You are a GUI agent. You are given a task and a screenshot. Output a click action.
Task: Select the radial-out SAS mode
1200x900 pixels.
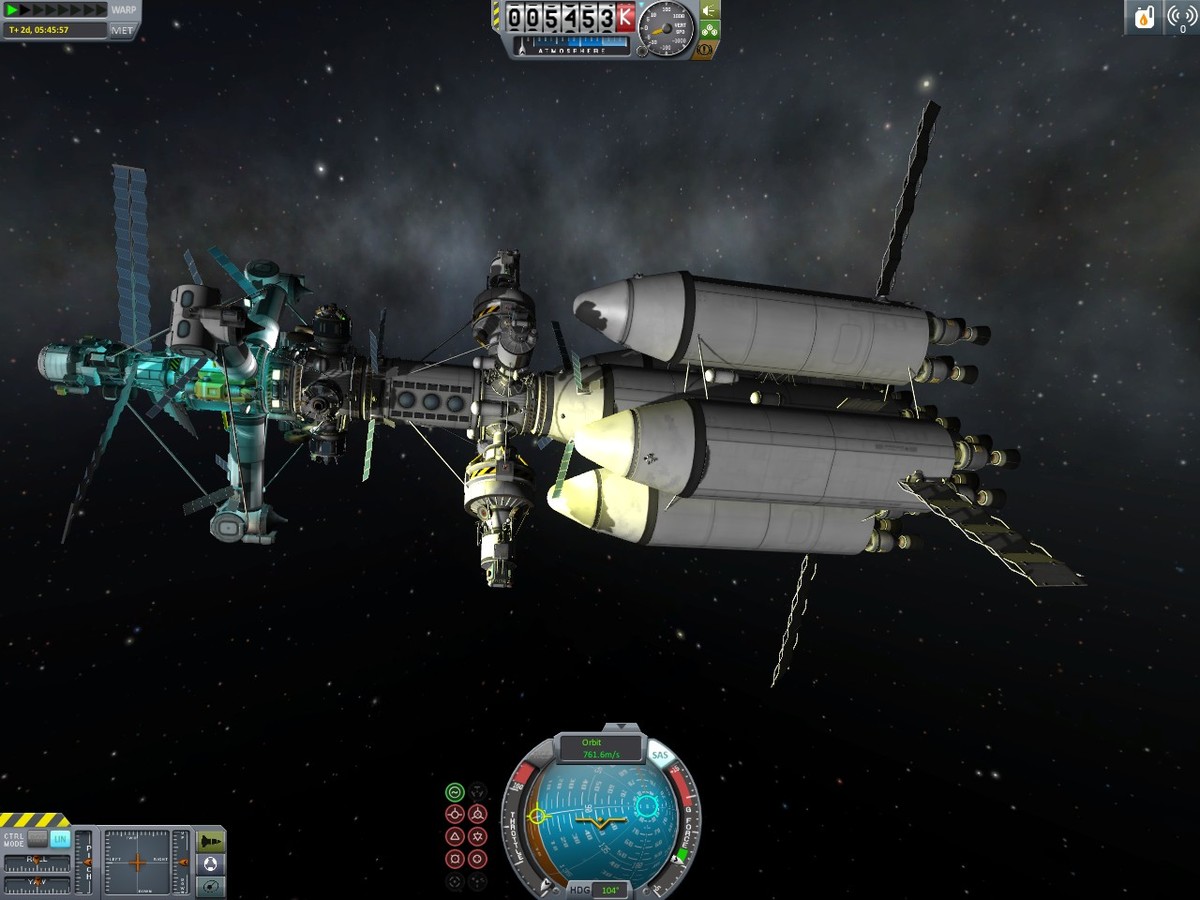478,858
